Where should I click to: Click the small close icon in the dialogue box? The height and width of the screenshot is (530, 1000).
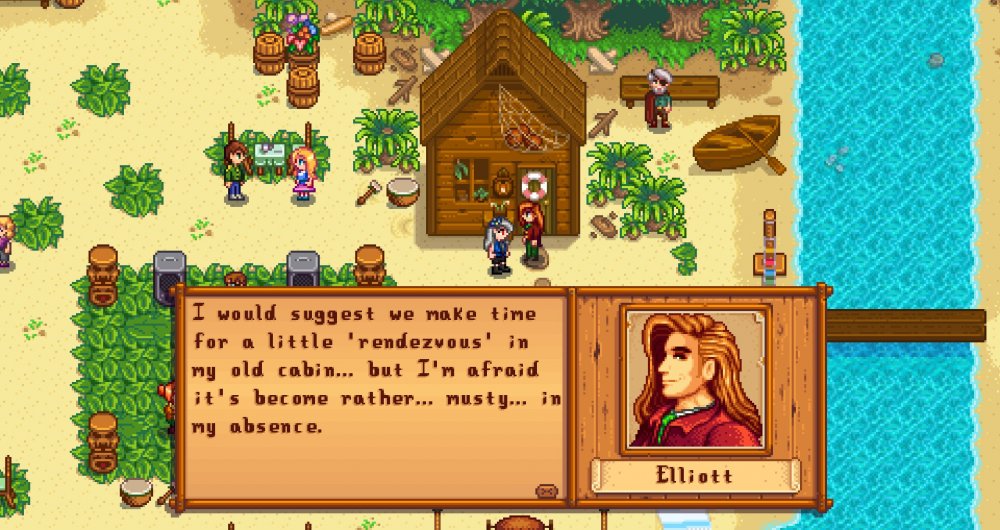pyautogui.click(x=546, y=491)
